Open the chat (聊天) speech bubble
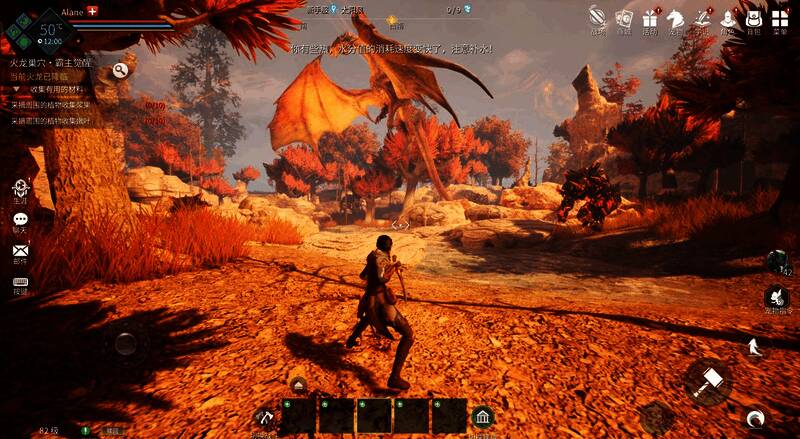 click(x=20, y=220)
